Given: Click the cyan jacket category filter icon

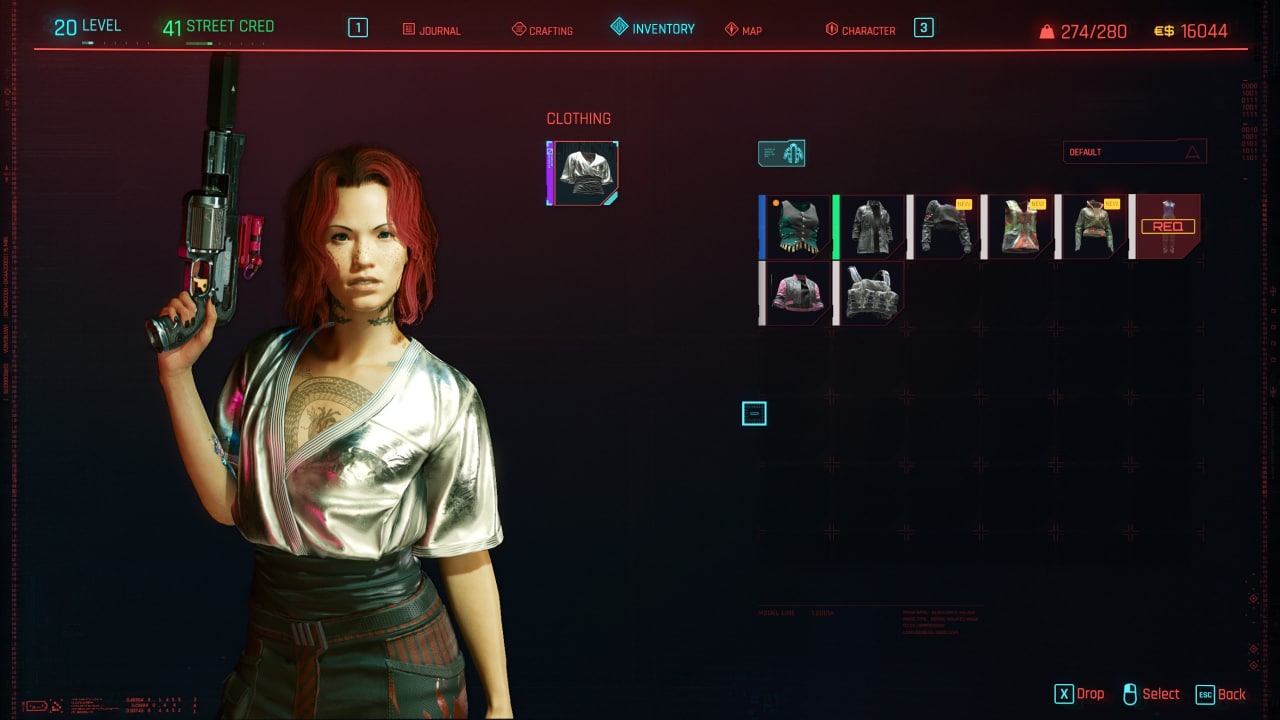Looking at the screenshot, I should tap(781, 153).
